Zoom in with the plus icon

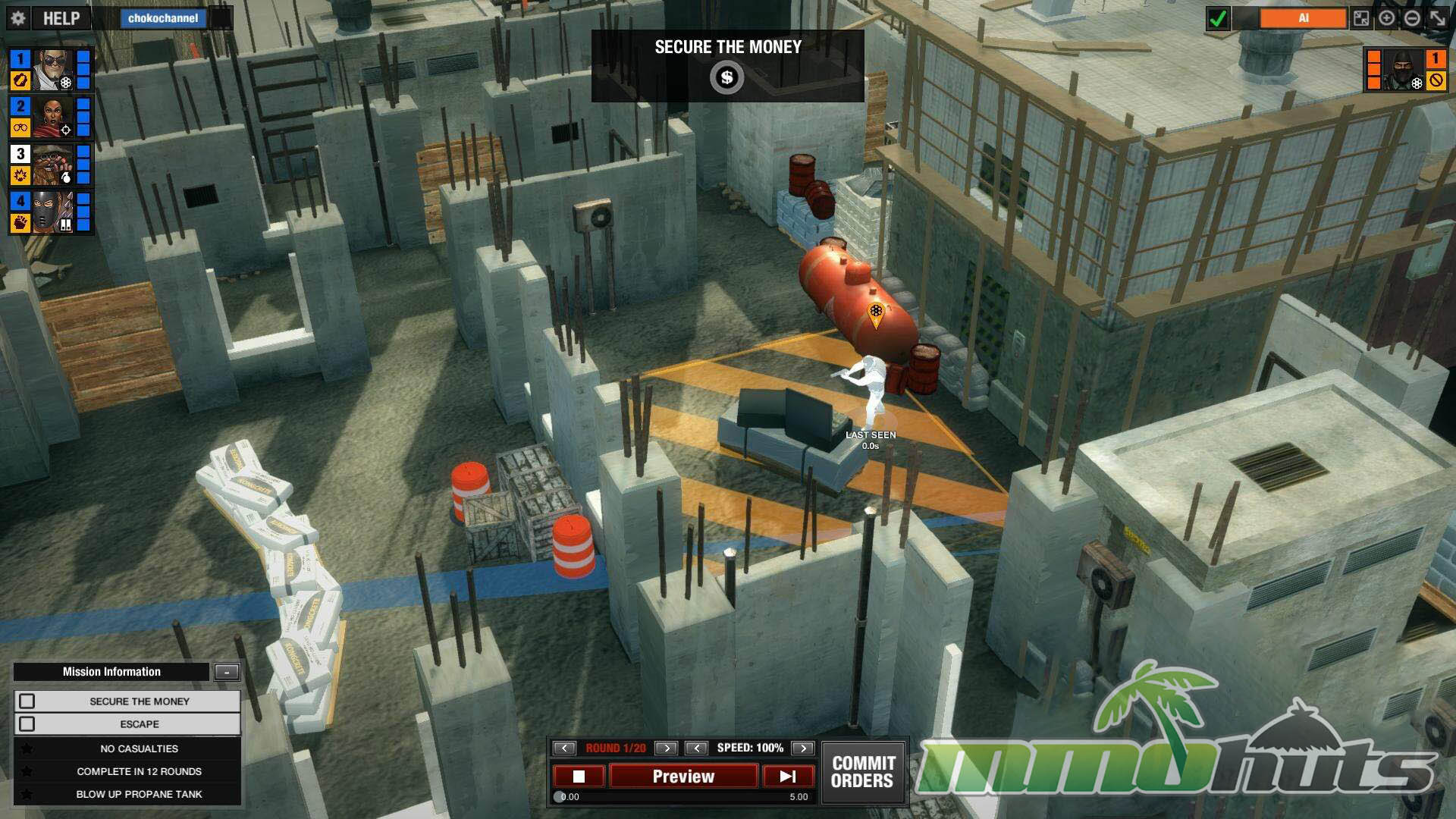(1387, 18)
